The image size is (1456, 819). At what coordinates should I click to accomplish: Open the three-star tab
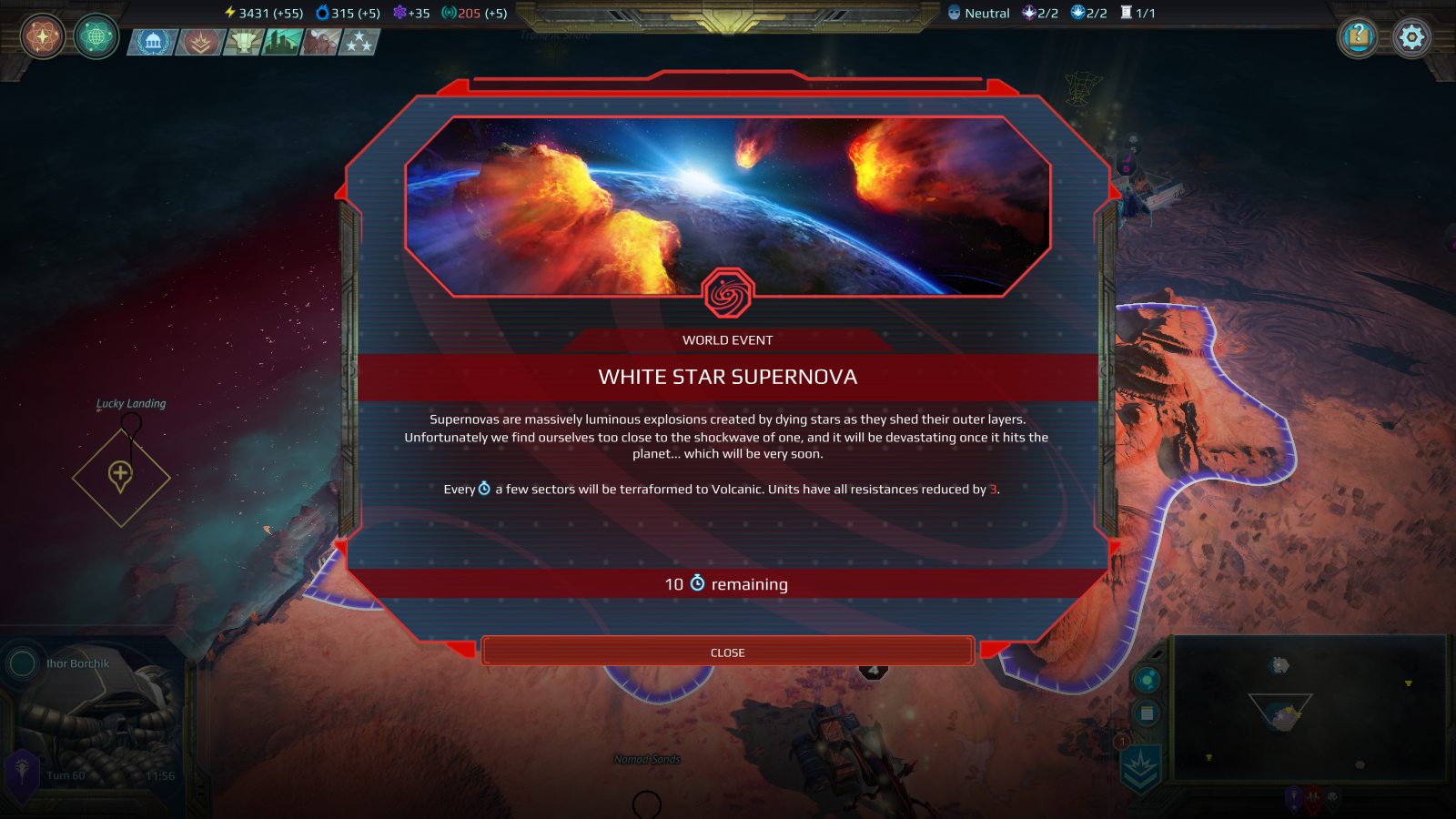[x=359, y=42]
